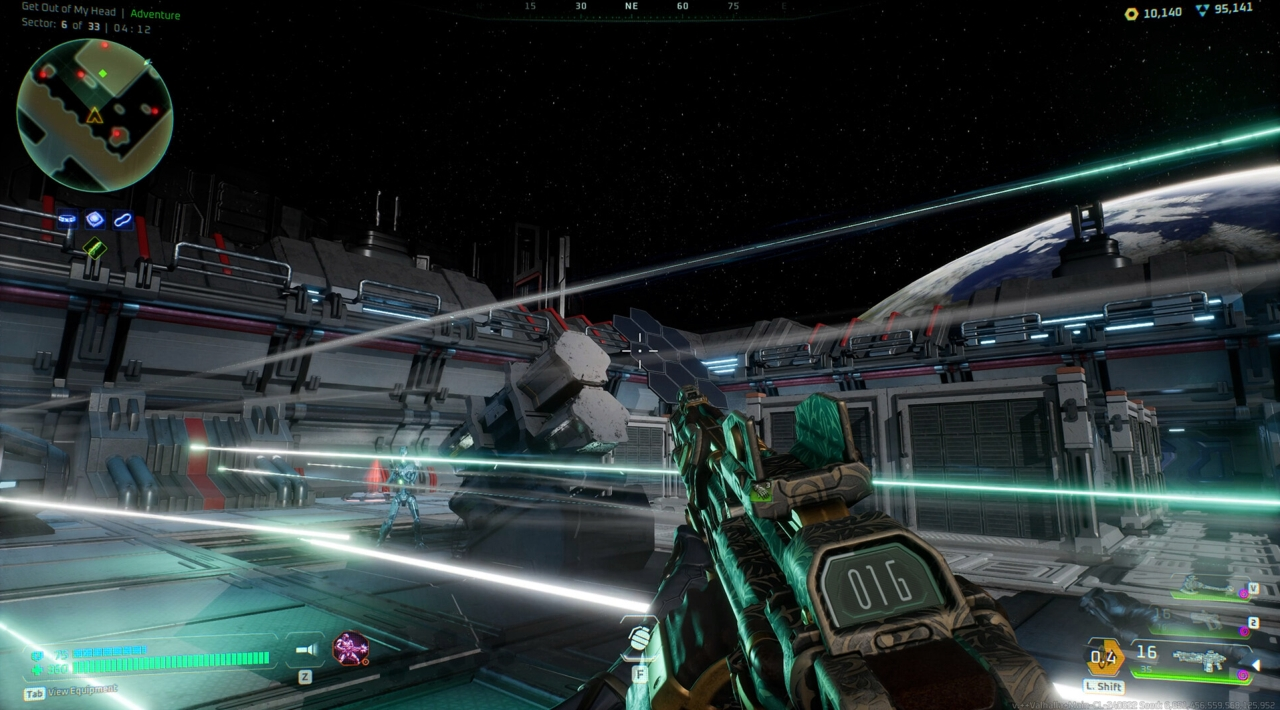Screen dimensions: 1280x710
Task: Click the gold coin currency icon
Action: (1131, 13)
